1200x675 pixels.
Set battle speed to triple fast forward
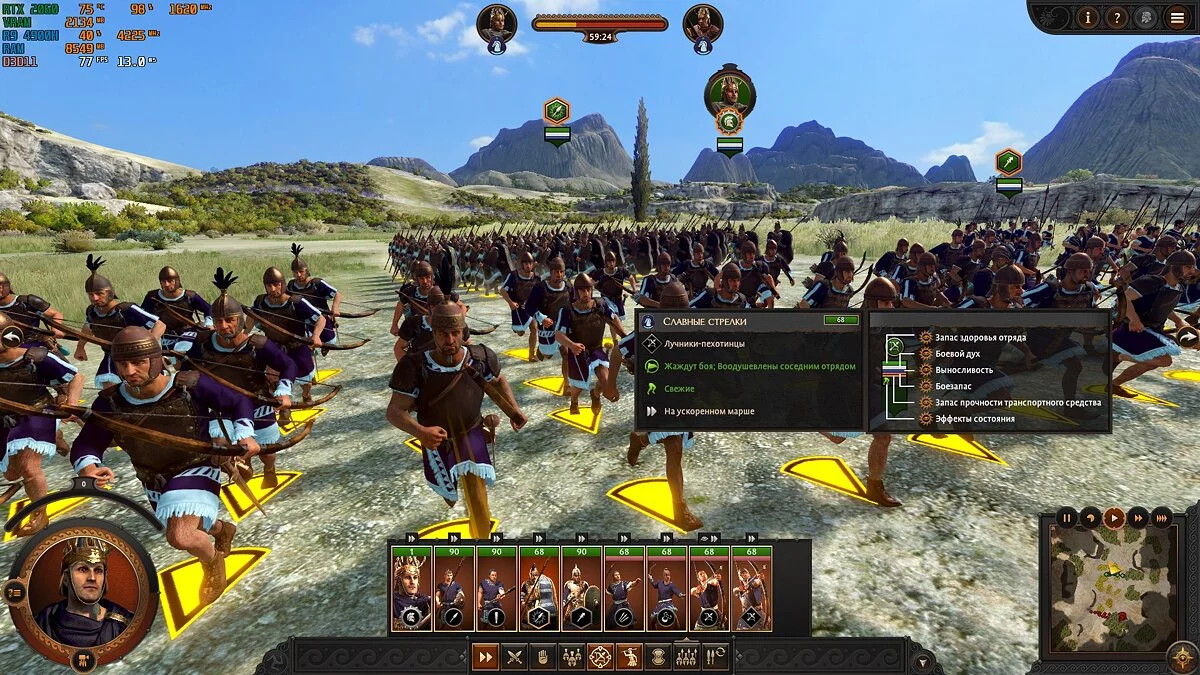(1161, 518)
